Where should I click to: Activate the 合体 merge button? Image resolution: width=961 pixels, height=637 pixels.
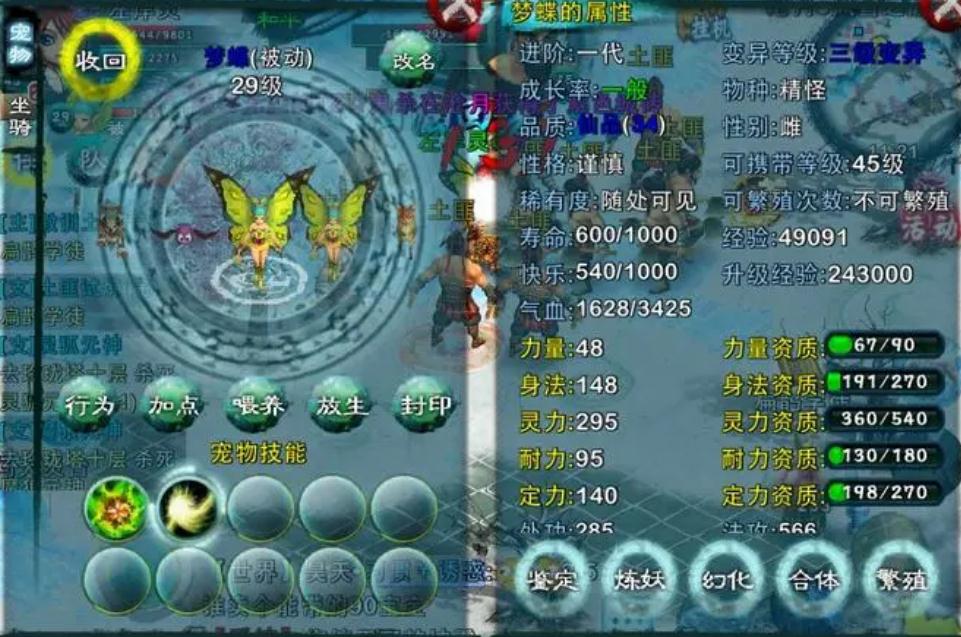pyautogui.click(x=814, y=581)
